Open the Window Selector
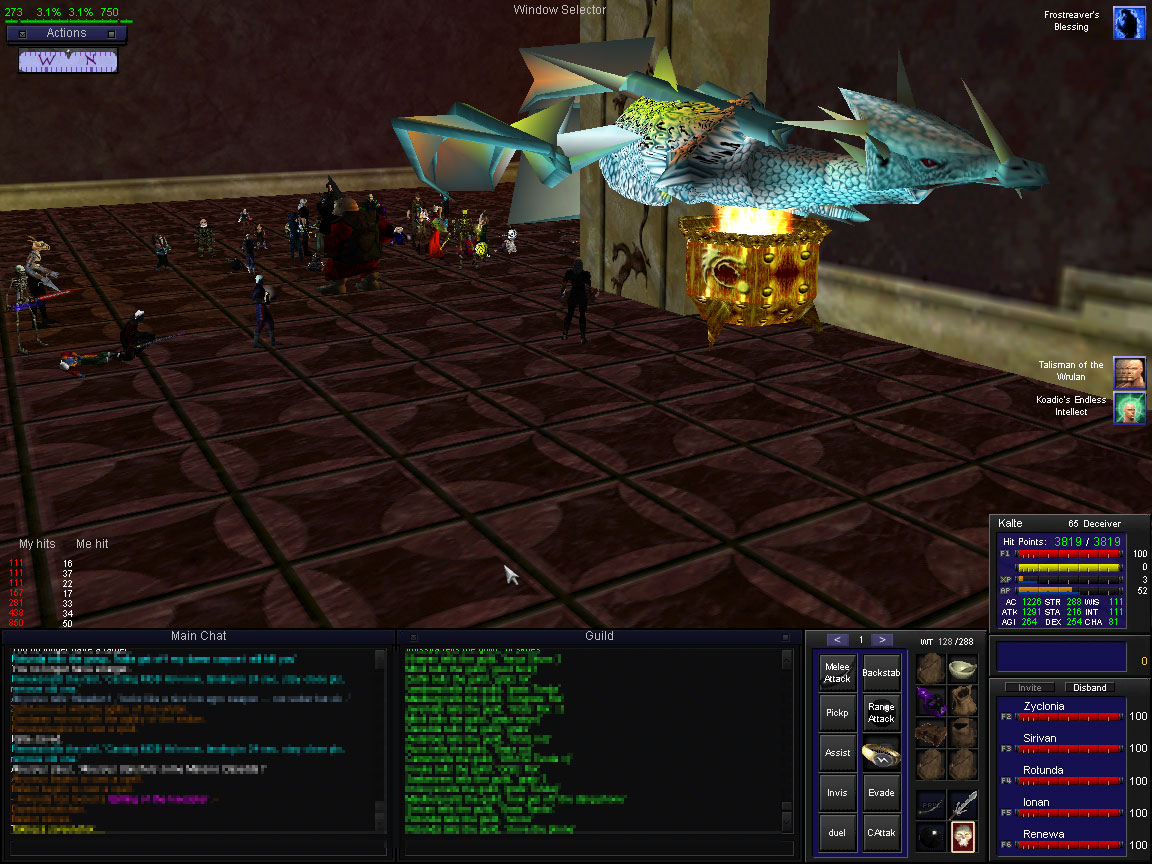The width and height of the screenshot is (1152, 864). (559, 10)
